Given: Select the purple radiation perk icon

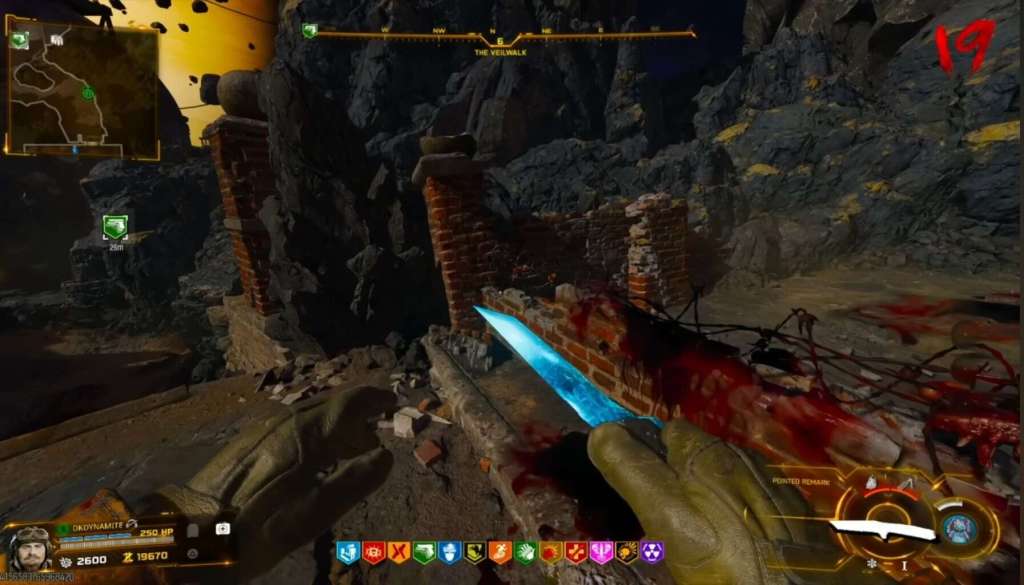Looking at the screenshot, I should click(652, 552).
